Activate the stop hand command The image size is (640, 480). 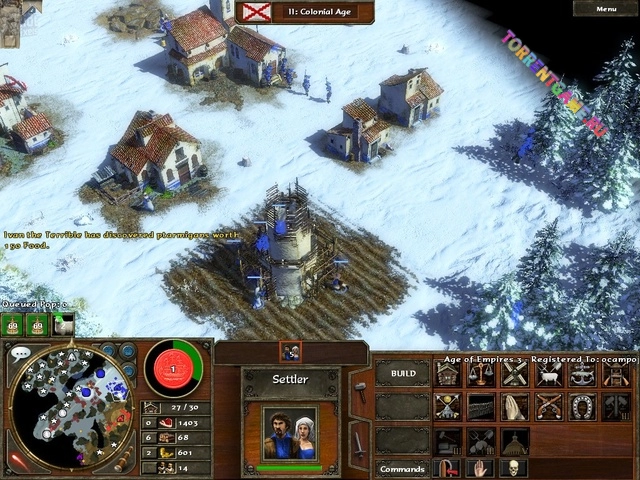pos(481,468)
